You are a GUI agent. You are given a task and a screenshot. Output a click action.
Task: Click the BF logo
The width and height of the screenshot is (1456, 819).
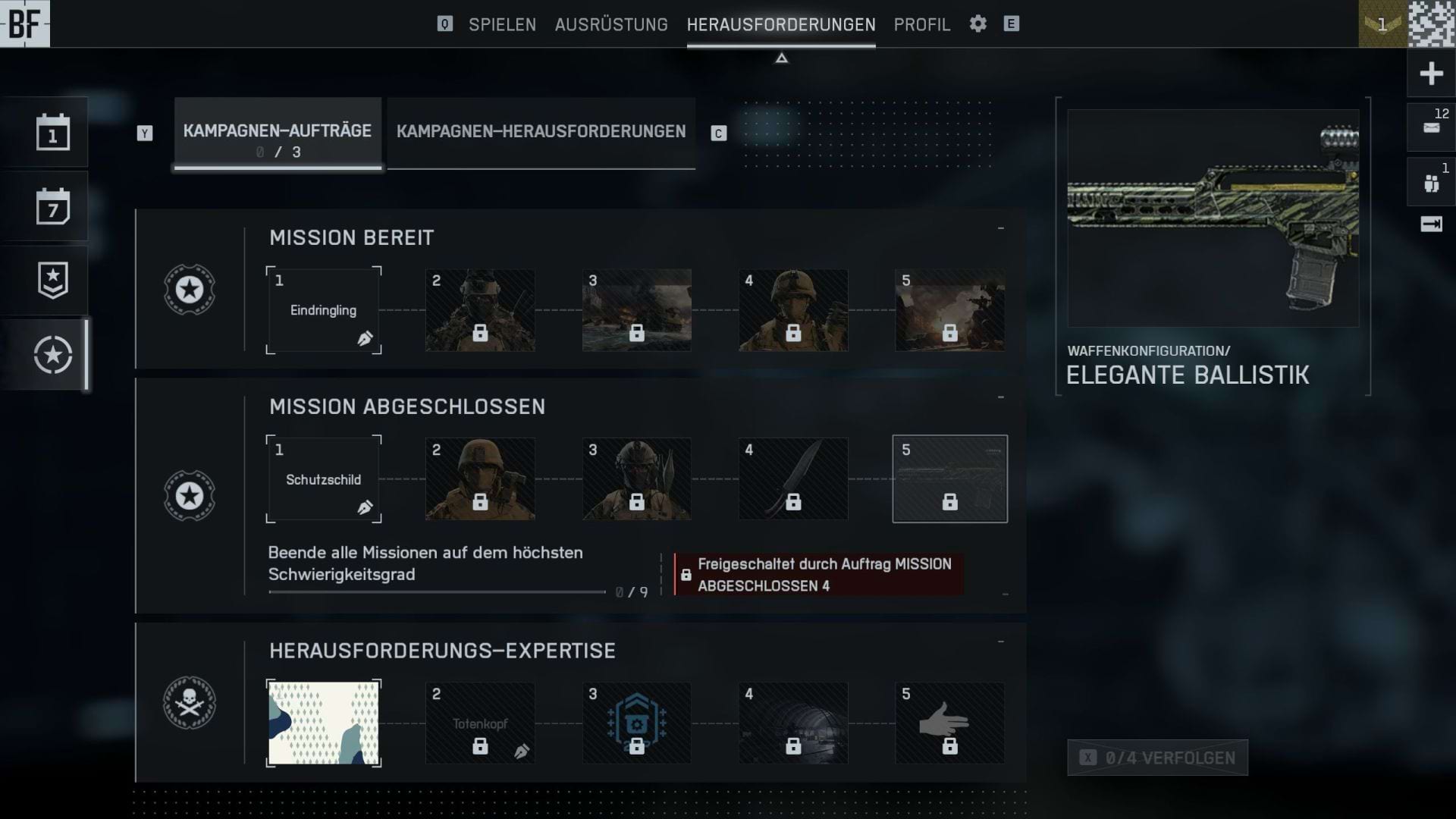[x=25, y=24]
